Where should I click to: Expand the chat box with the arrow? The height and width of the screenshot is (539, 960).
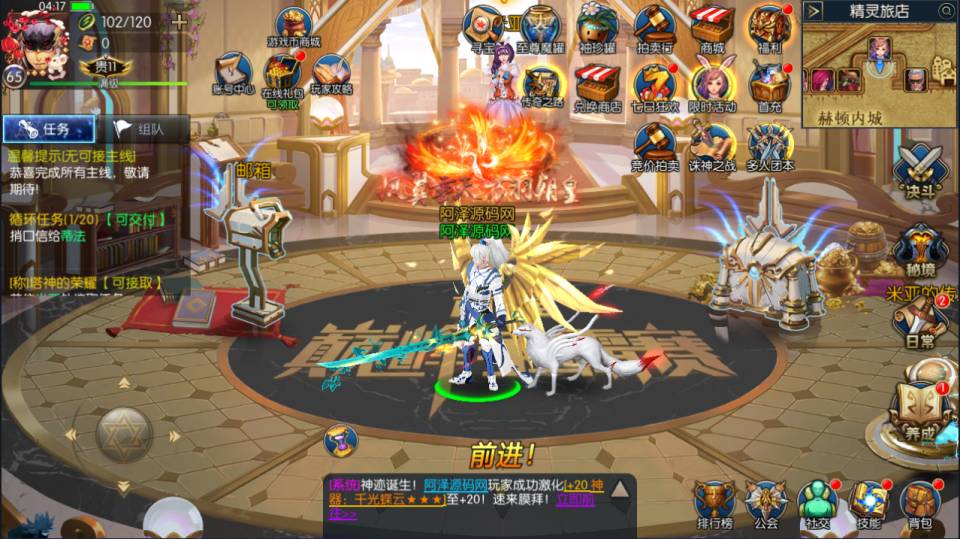(620, 490)
